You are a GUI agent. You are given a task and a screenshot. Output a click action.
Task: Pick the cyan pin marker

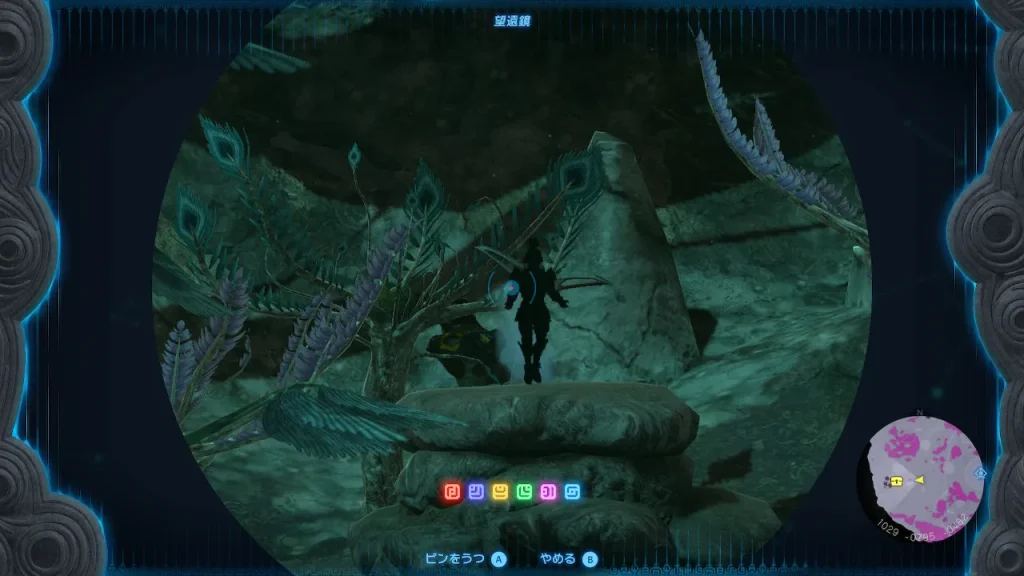click(572, 491)
